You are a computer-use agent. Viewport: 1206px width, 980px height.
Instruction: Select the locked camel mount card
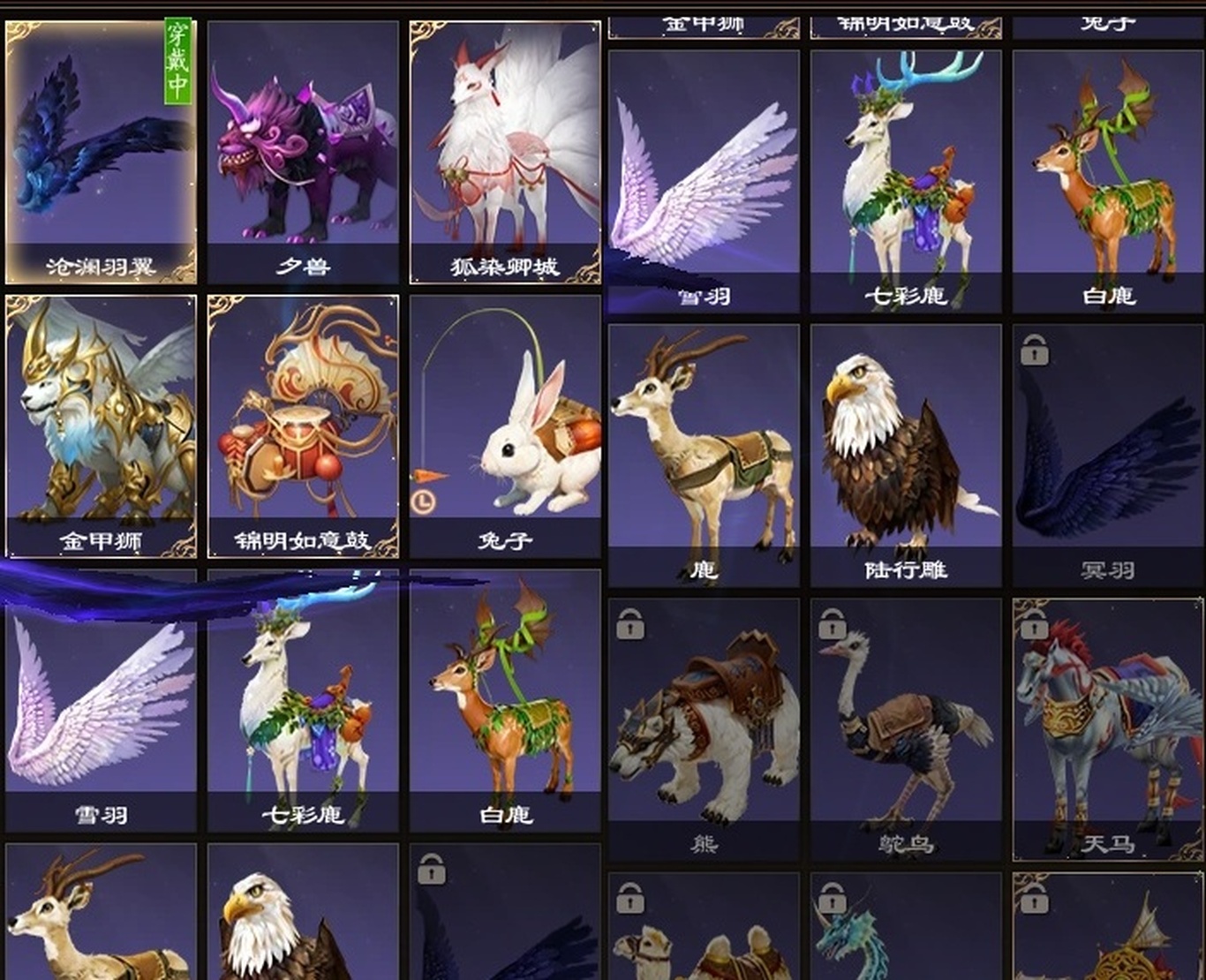point(704,929)
